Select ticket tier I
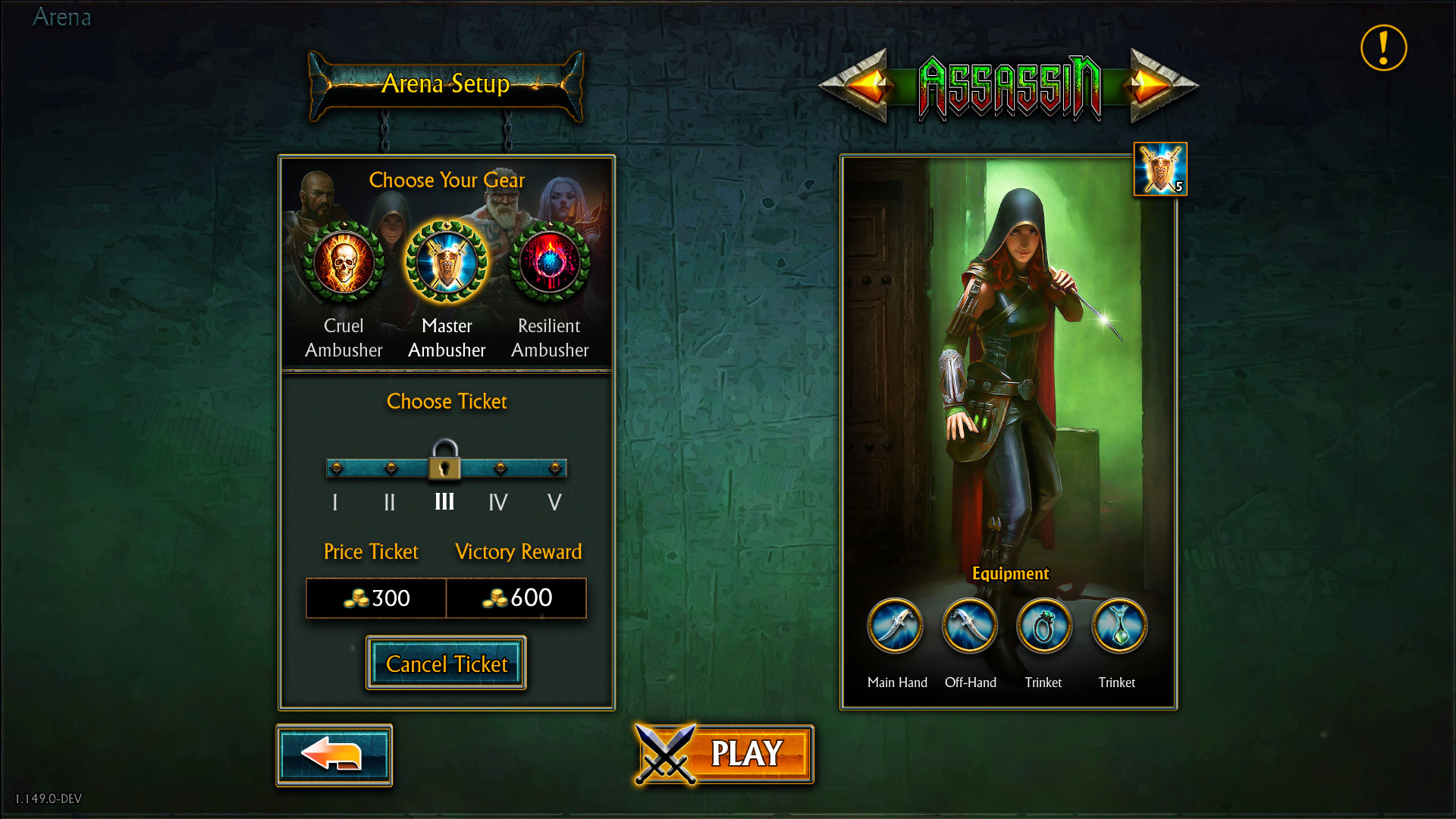Viewport: 1456px width, 819px height. pyautogui.click(x=334, y=468)
